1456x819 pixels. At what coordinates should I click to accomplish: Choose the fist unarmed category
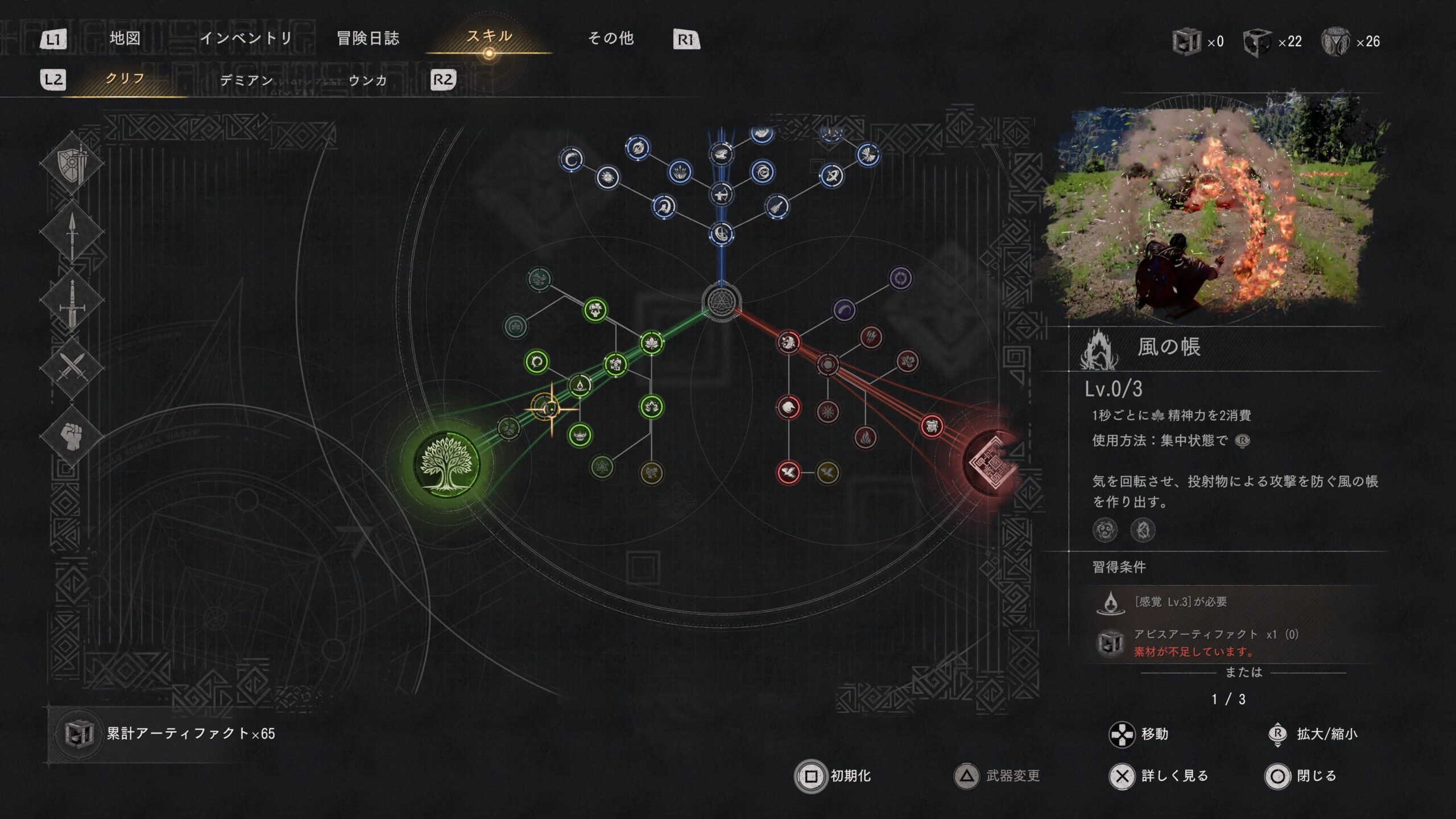coord(72,435)
